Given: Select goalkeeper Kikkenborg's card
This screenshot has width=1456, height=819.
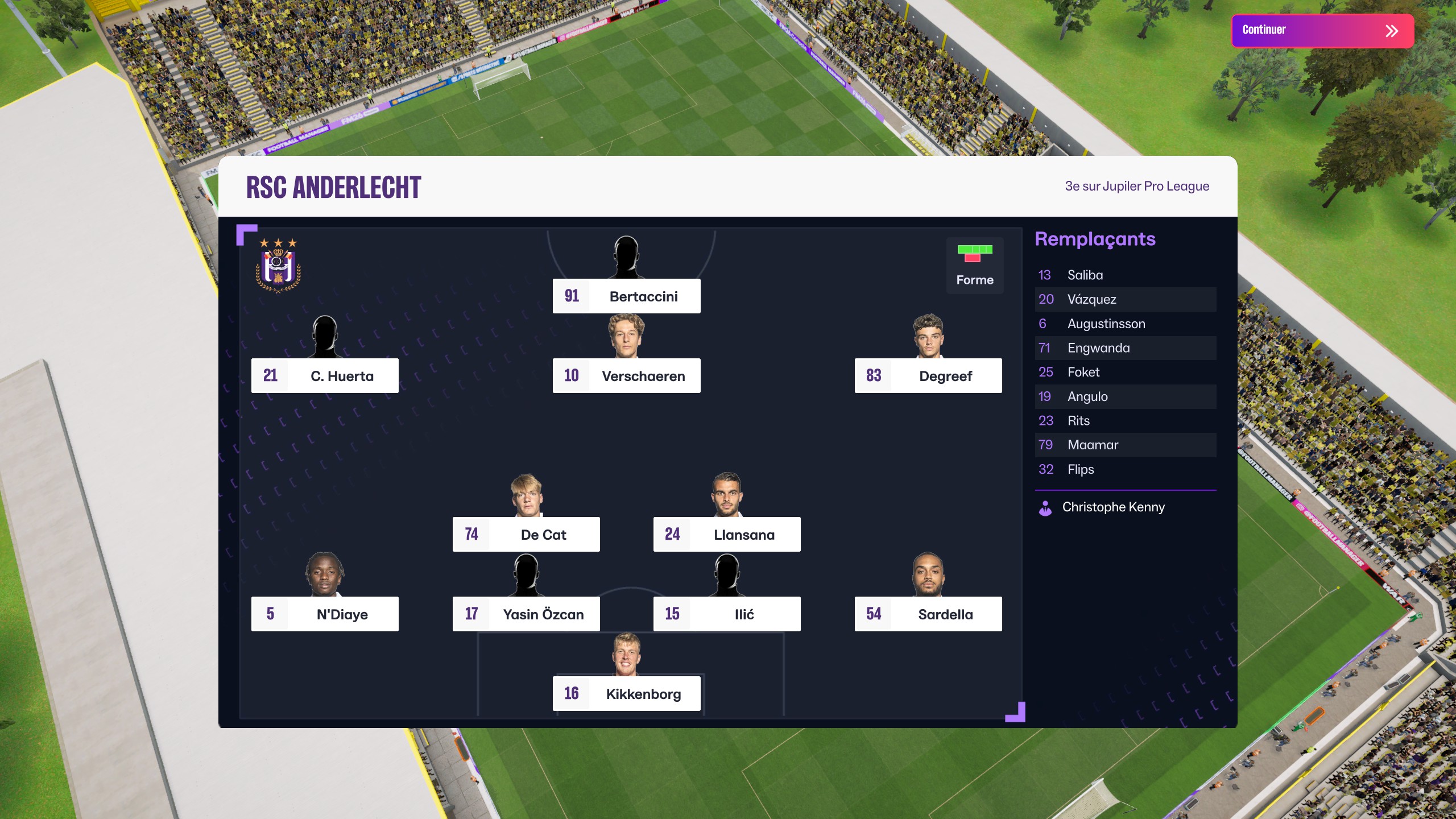Looking at the screenshot, I should (626, 693).
